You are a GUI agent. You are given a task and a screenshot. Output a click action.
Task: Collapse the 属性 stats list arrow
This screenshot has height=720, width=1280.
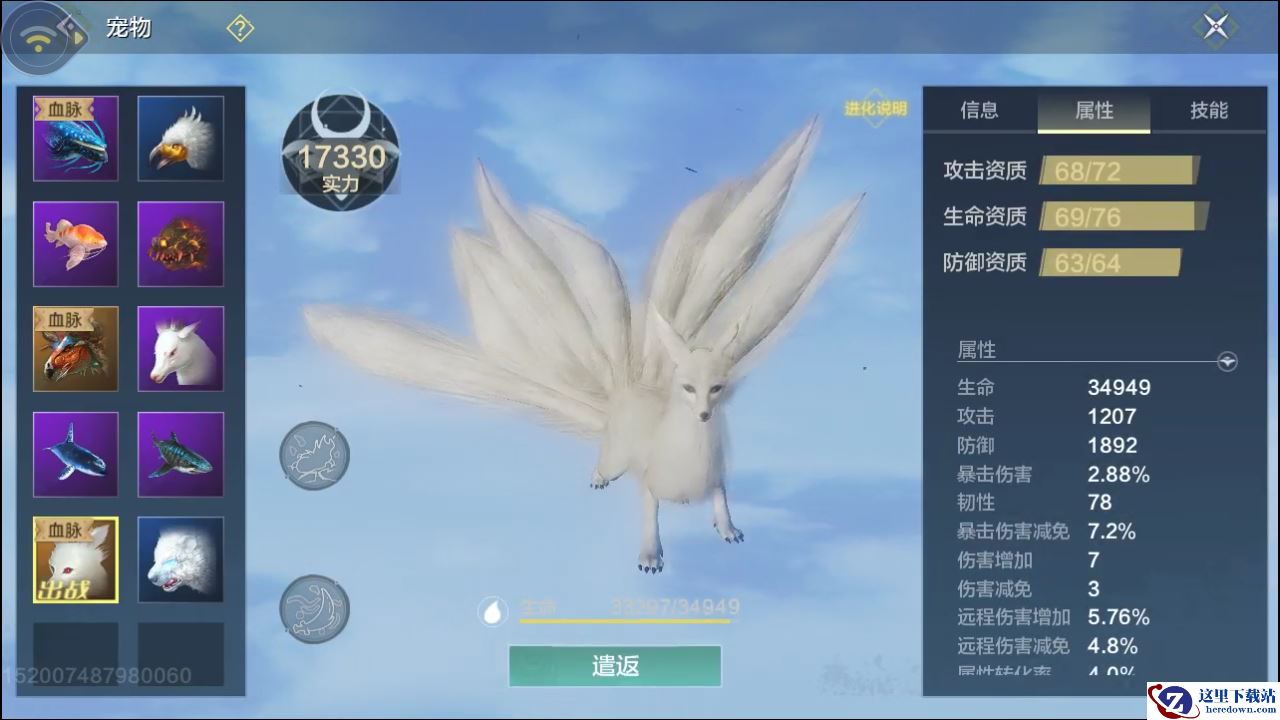click(x=1227, y=361)
